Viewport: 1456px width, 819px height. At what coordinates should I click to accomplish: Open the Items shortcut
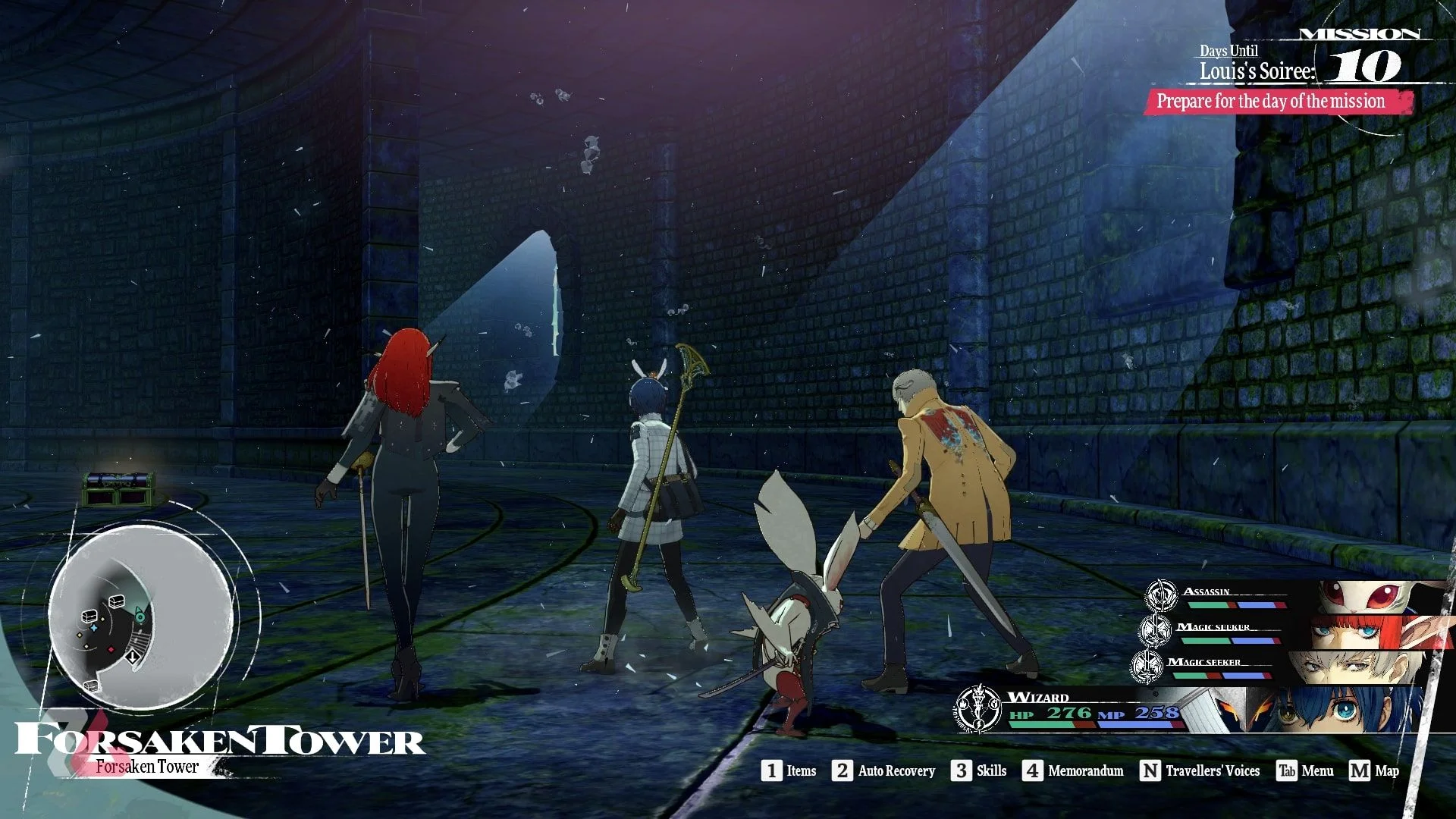(x=789, y=770)
